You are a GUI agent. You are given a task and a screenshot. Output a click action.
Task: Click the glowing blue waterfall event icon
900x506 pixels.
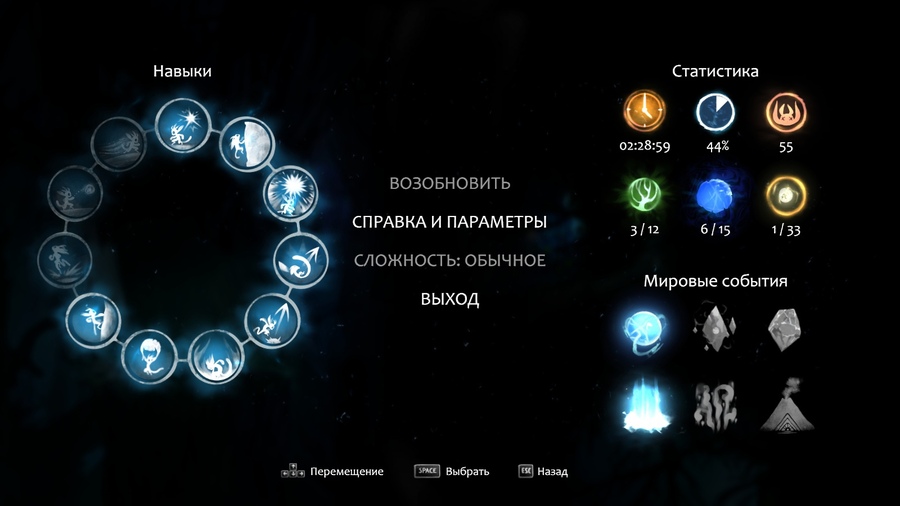(x=640, y=405)
